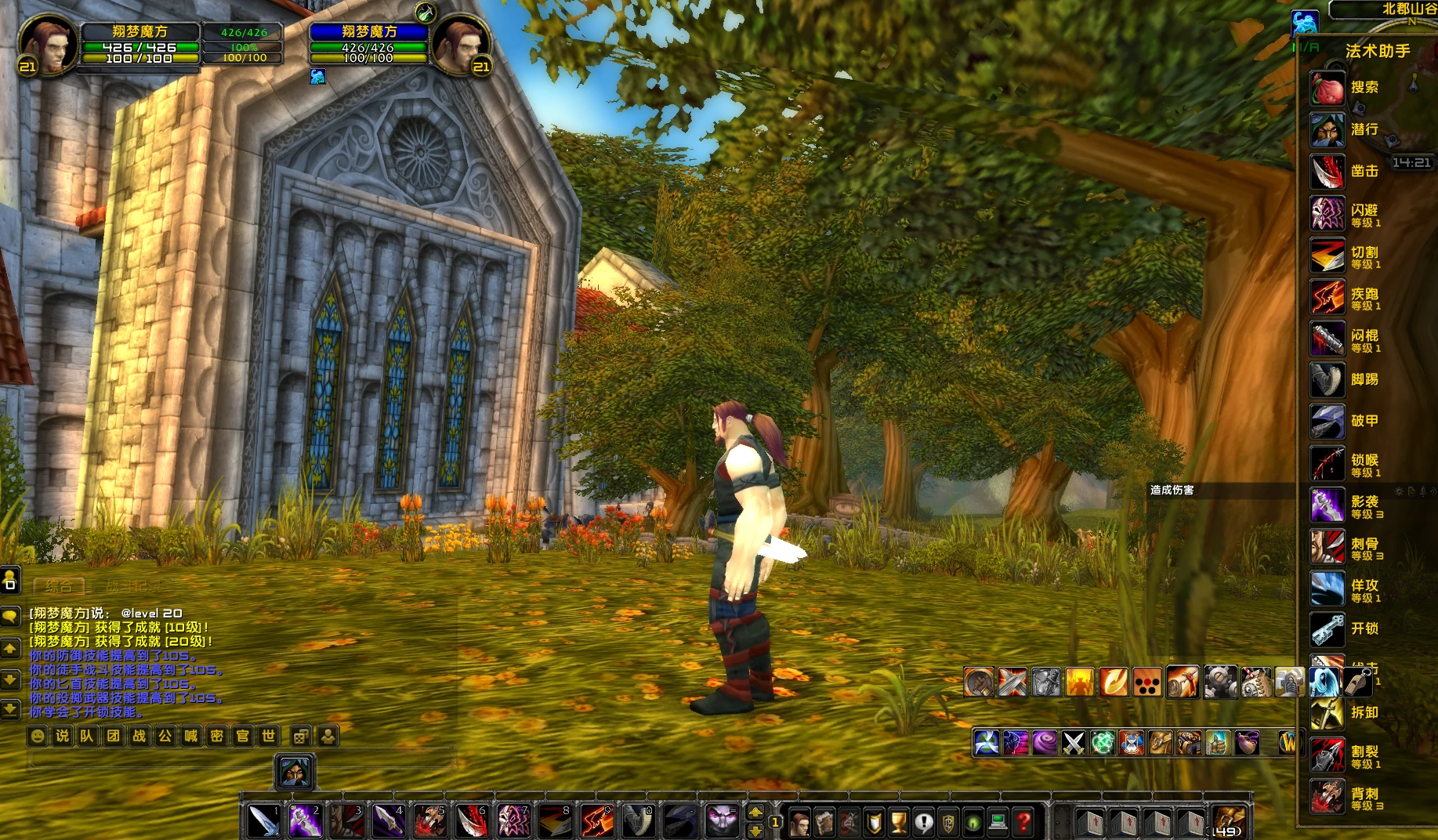Open the character info micro button

[x=799, y=822]
